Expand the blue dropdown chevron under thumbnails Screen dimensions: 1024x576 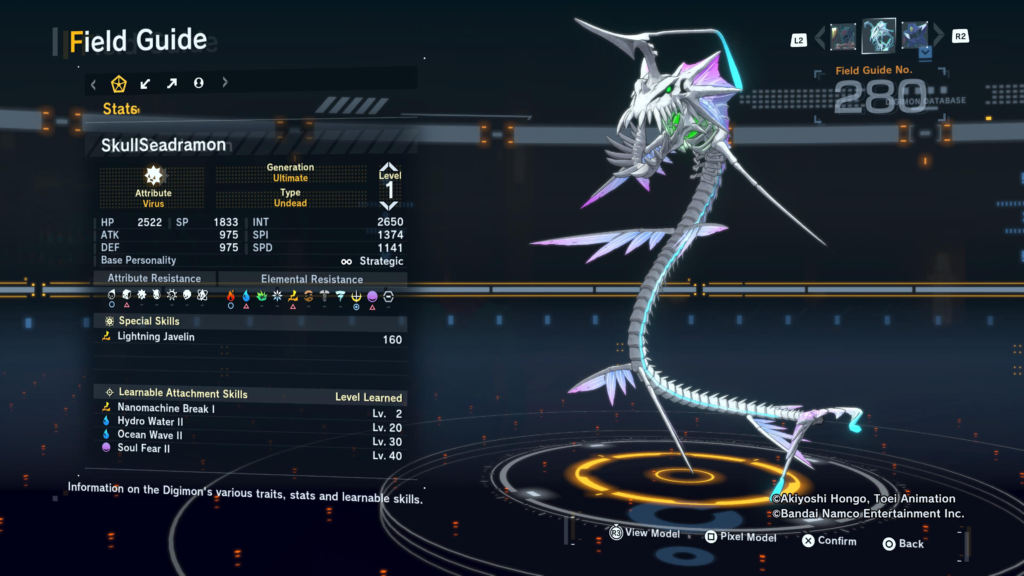tap(926, 50)
